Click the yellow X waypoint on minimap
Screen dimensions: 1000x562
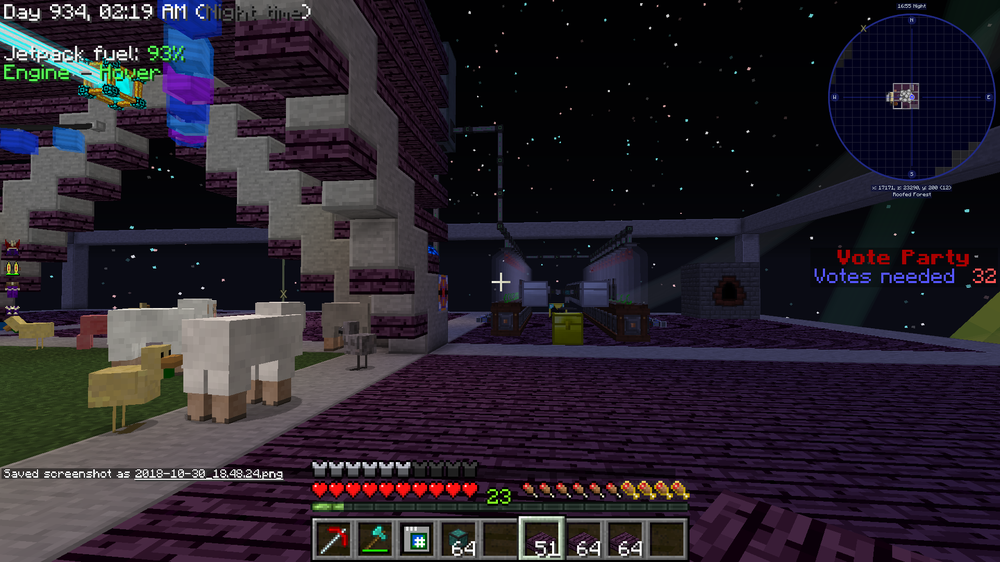tap(864, 28)
